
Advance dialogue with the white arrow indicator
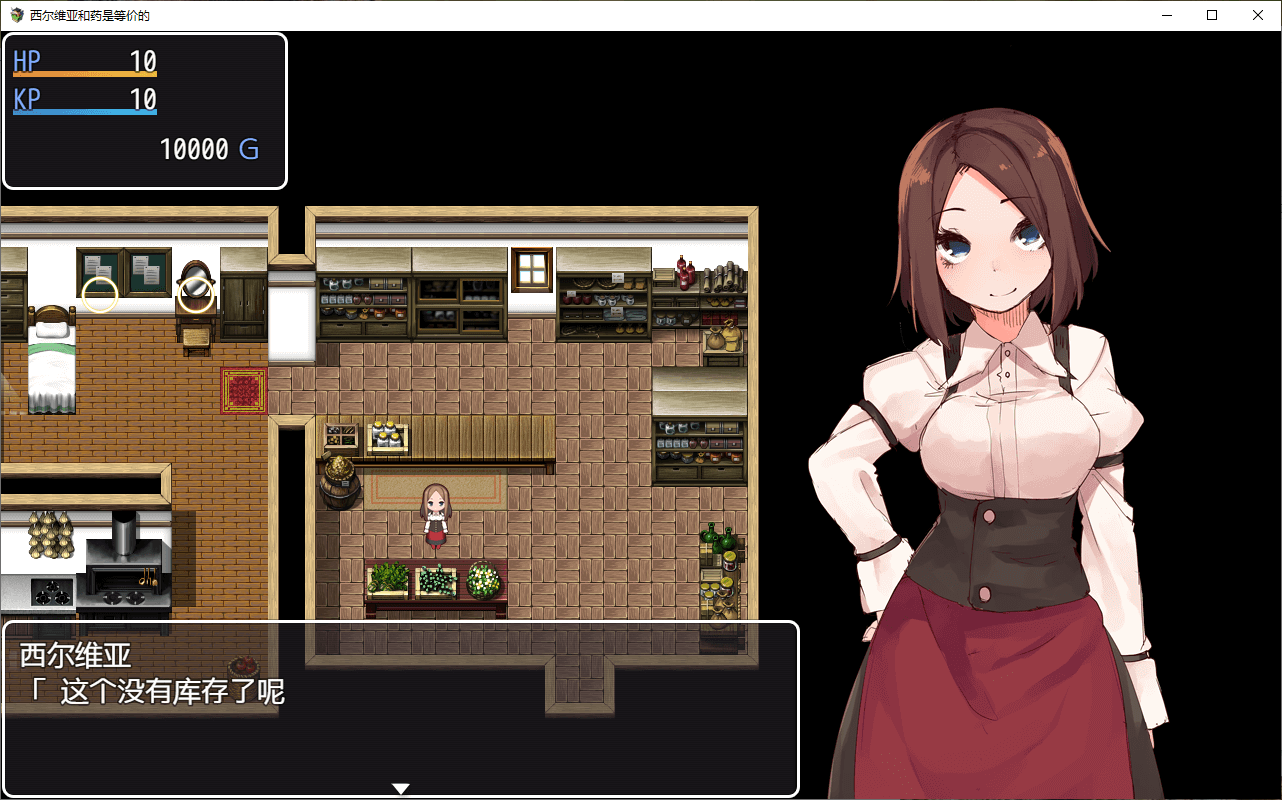400,788
